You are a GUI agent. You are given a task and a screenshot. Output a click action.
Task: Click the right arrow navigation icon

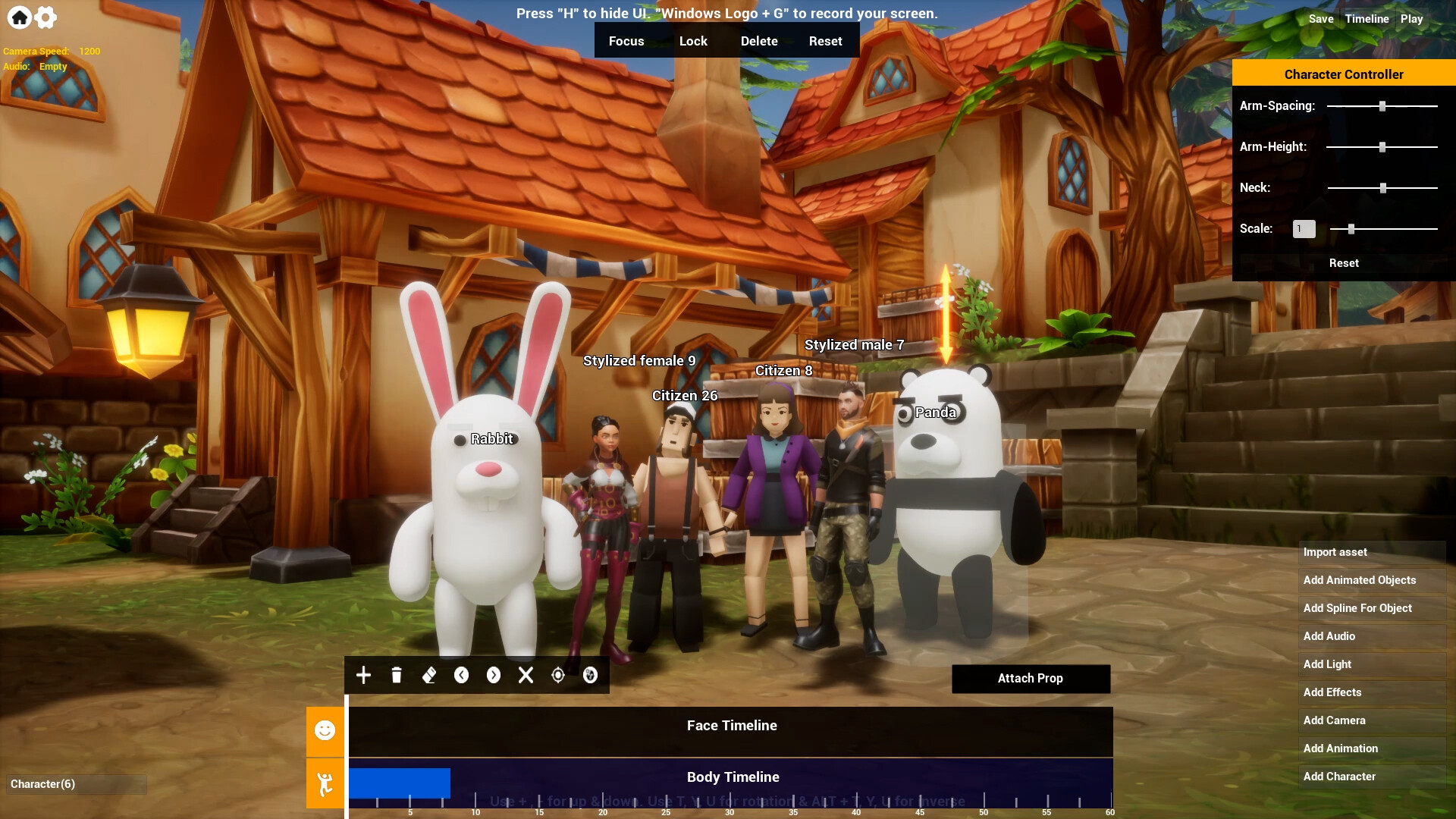pos(494,675)
